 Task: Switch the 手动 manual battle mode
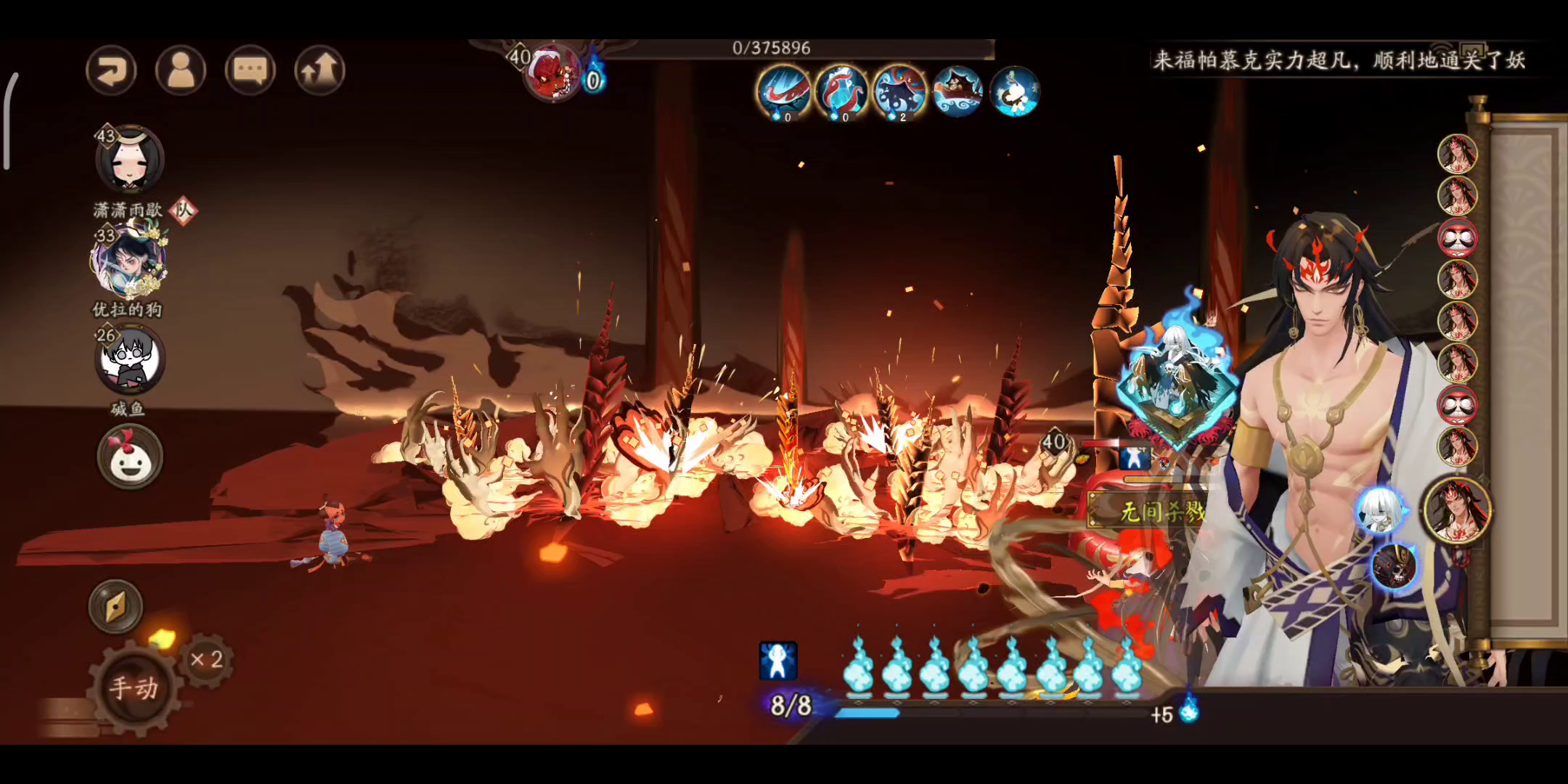pos(134,687)
